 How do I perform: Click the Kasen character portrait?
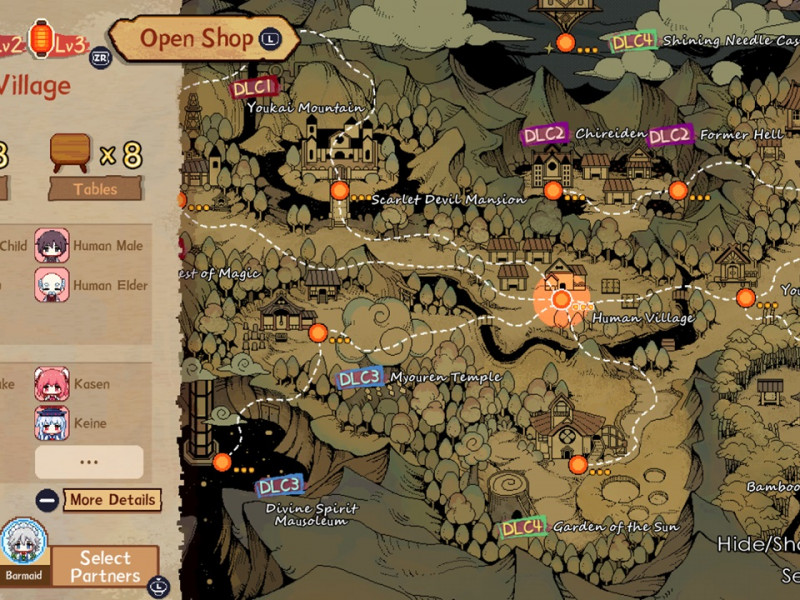click(x=52, y=384)
